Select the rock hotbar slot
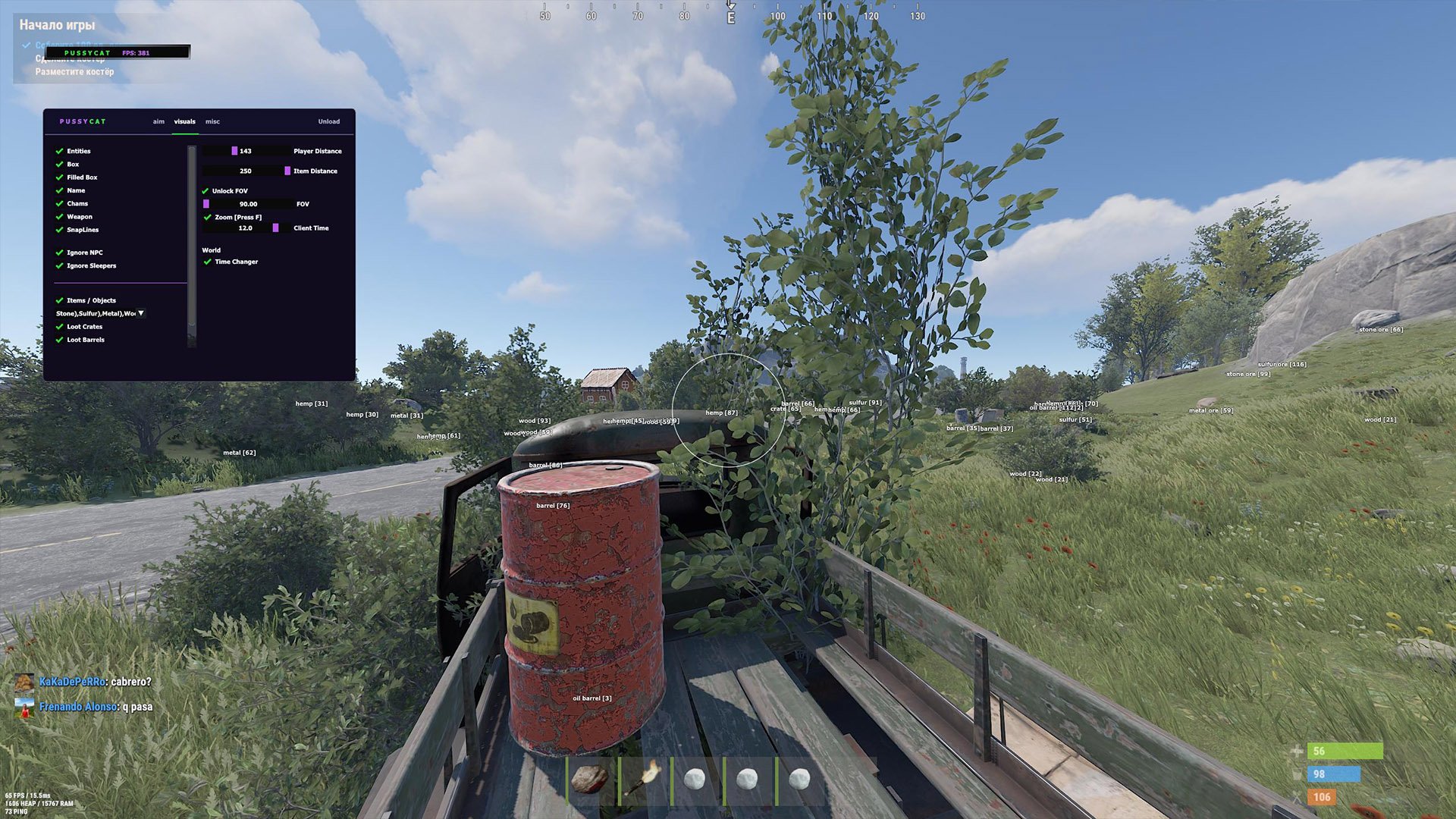The image size is (1456, 819). coord(590,779)
